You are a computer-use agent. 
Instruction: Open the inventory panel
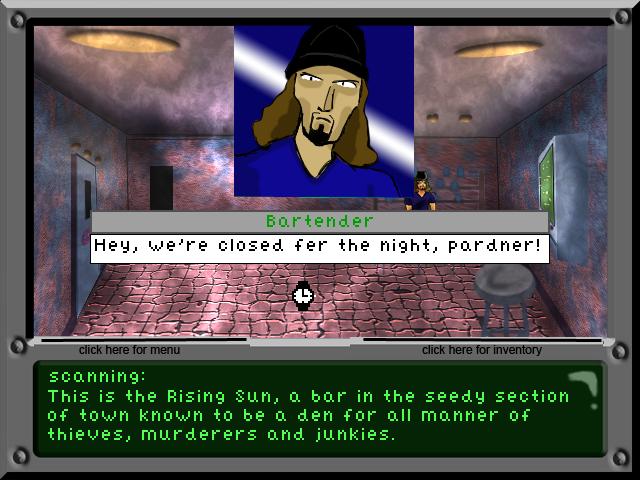(481, 350)
